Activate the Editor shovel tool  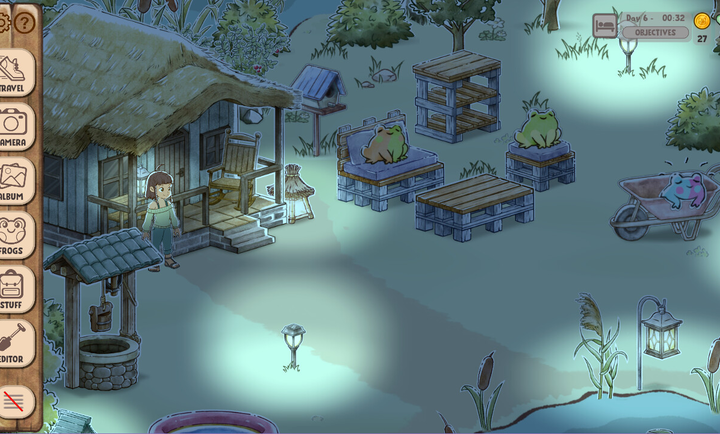pyautogui.click(x=14, y=343)
